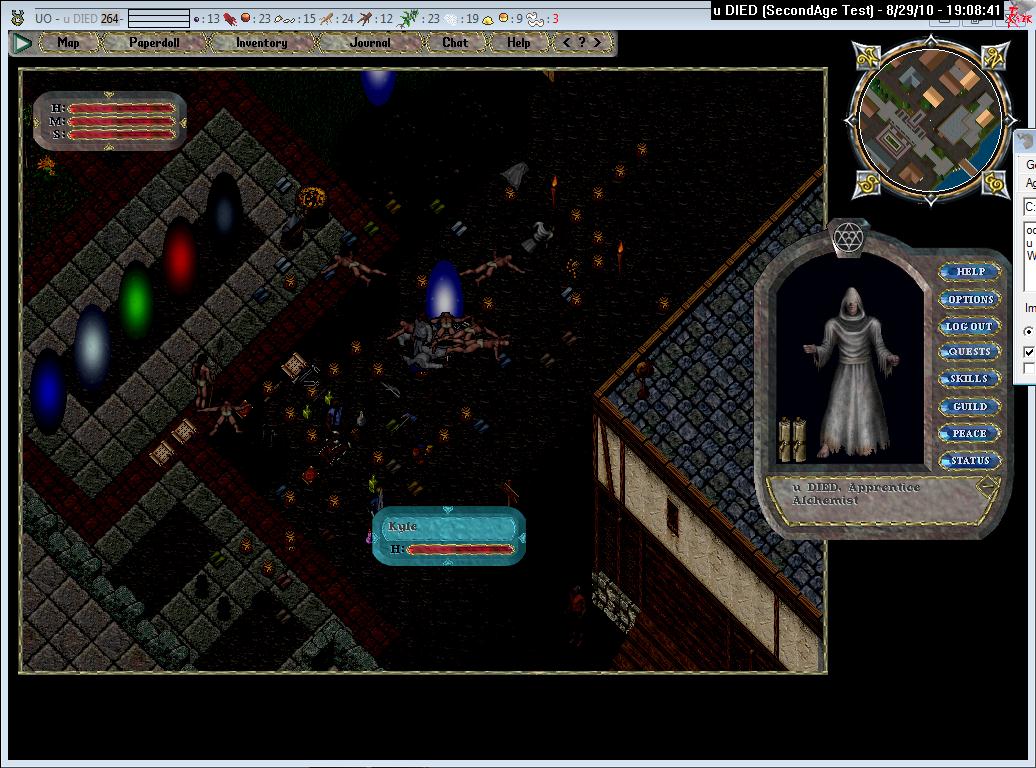The height and width of the screenshot is (768, 1036).
Task: Select Kyle's health bar gump
Action: pos(449,536)
